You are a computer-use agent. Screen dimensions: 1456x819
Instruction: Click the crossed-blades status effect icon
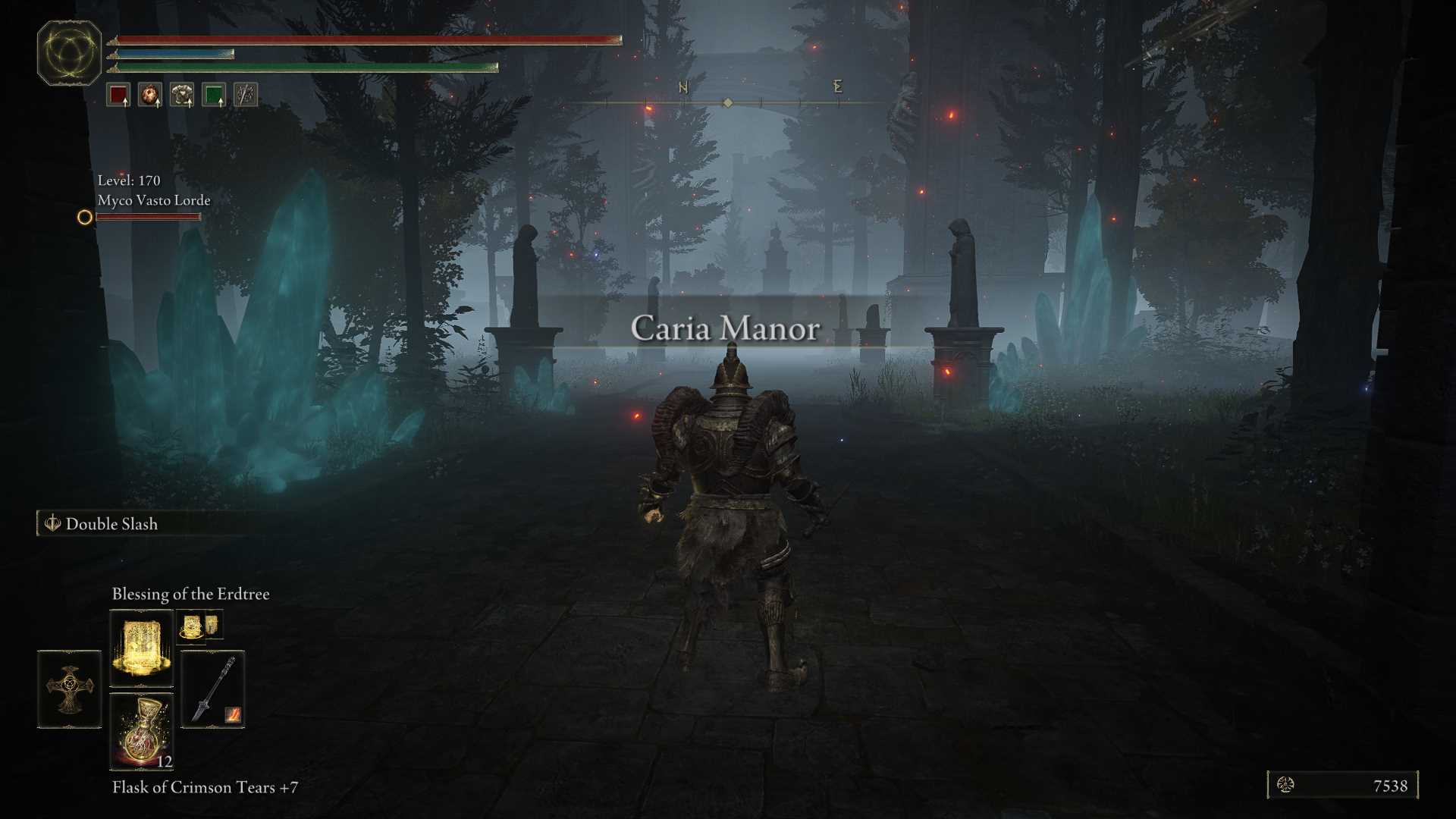(x=246, y=95)
